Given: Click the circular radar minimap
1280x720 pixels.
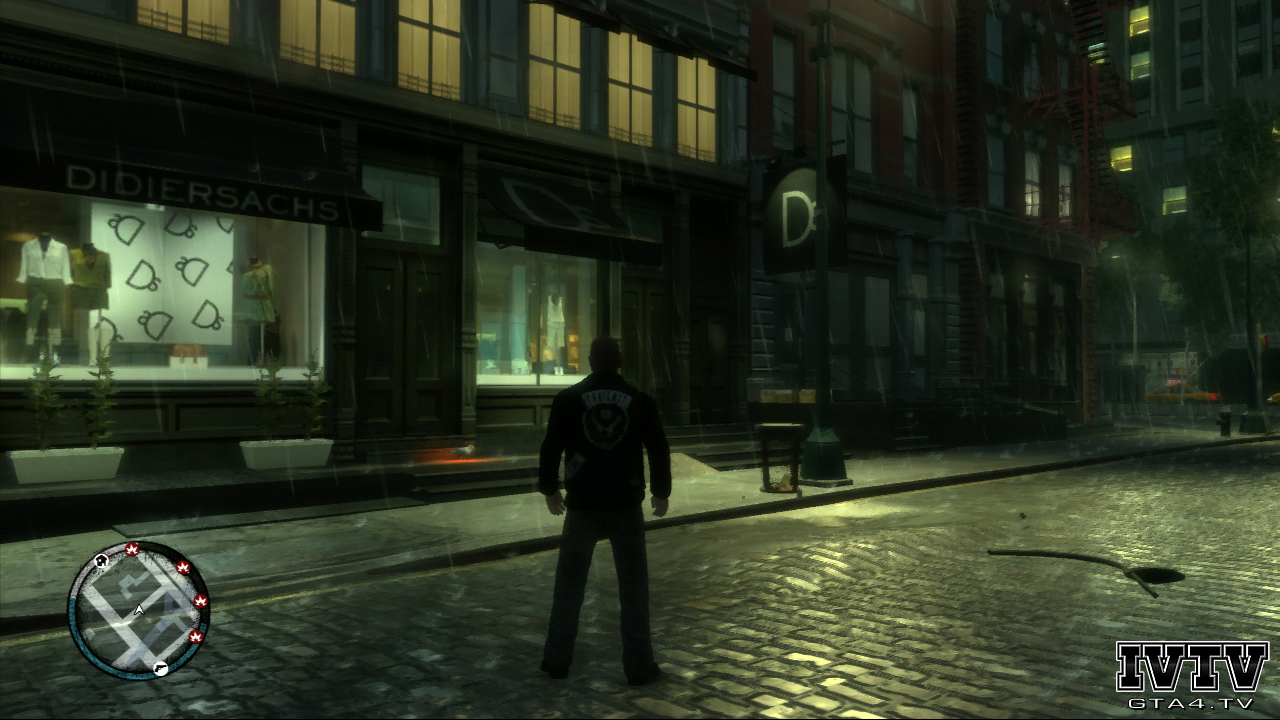Looking at the screenshot, I should 138,610.
